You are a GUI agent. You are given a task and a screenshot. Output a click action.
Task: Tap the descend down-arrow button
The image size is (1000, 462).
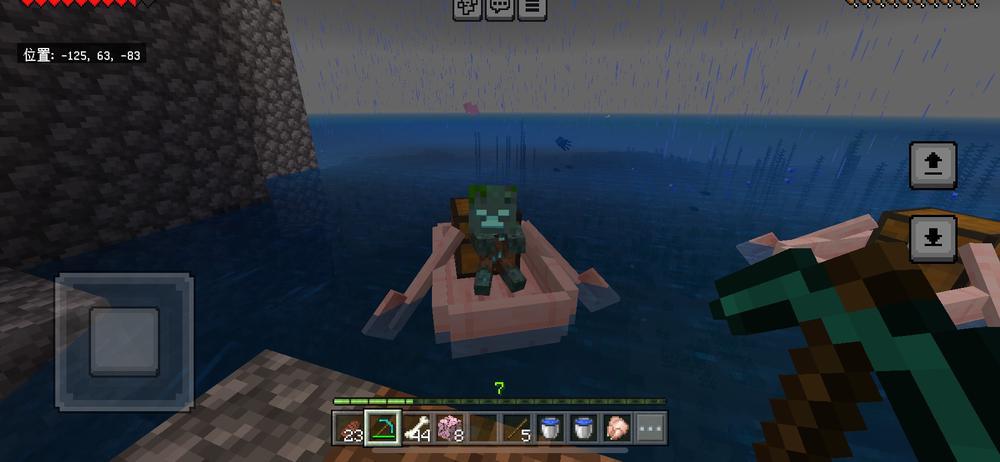click(x=932, y=238)
